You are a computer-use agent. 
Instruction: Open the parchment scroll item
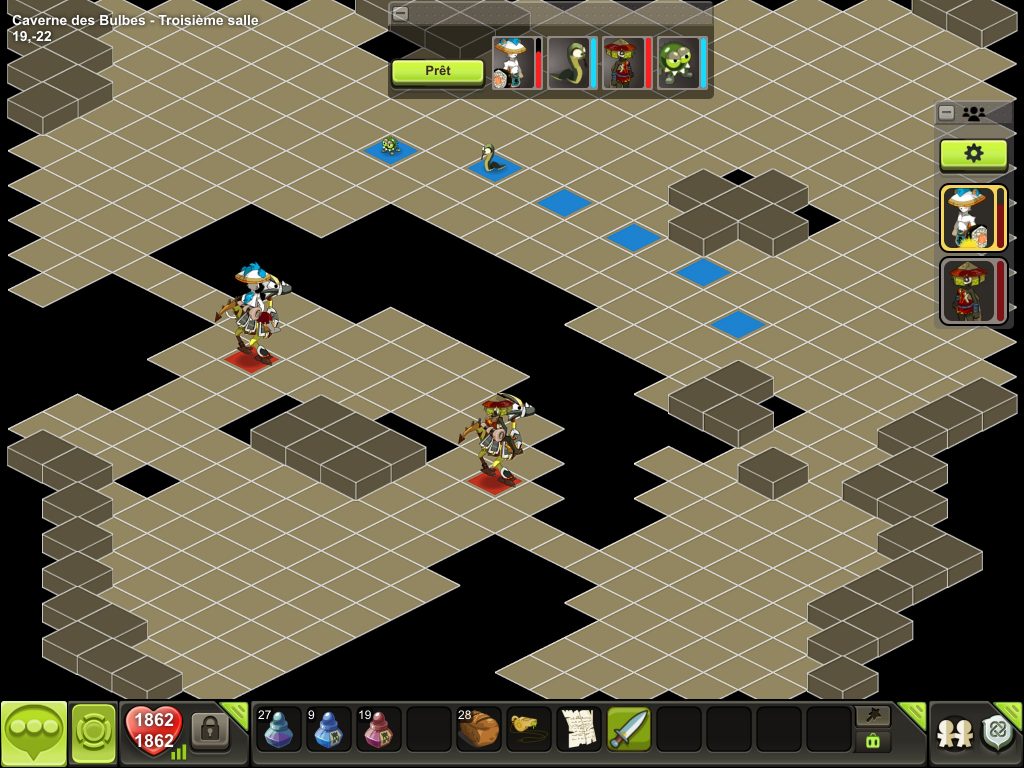[579, 730]
